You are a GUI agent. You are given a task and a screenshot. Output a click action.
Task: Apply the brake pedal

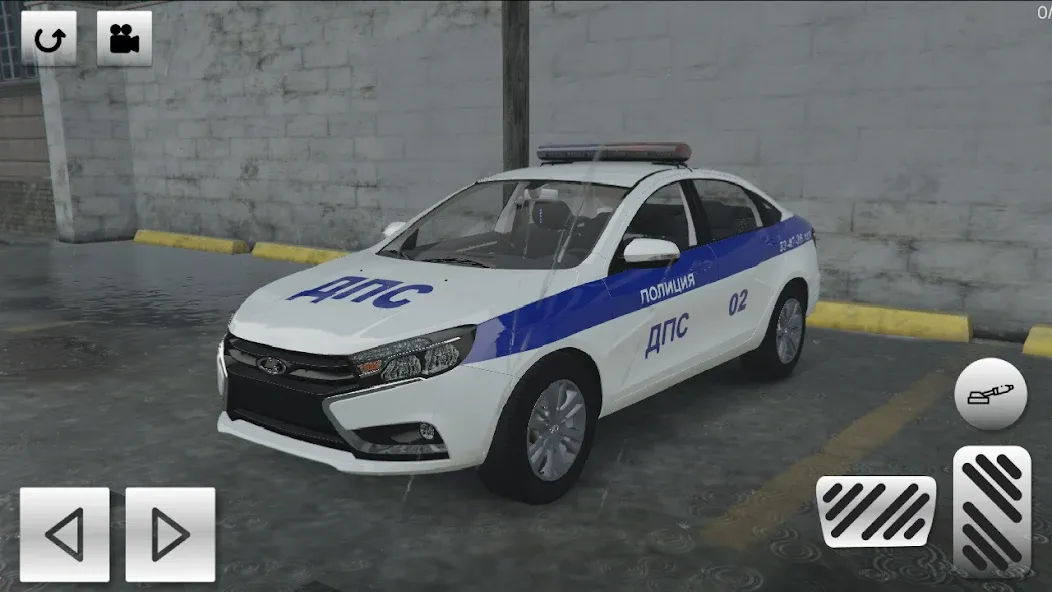point(876,510)
